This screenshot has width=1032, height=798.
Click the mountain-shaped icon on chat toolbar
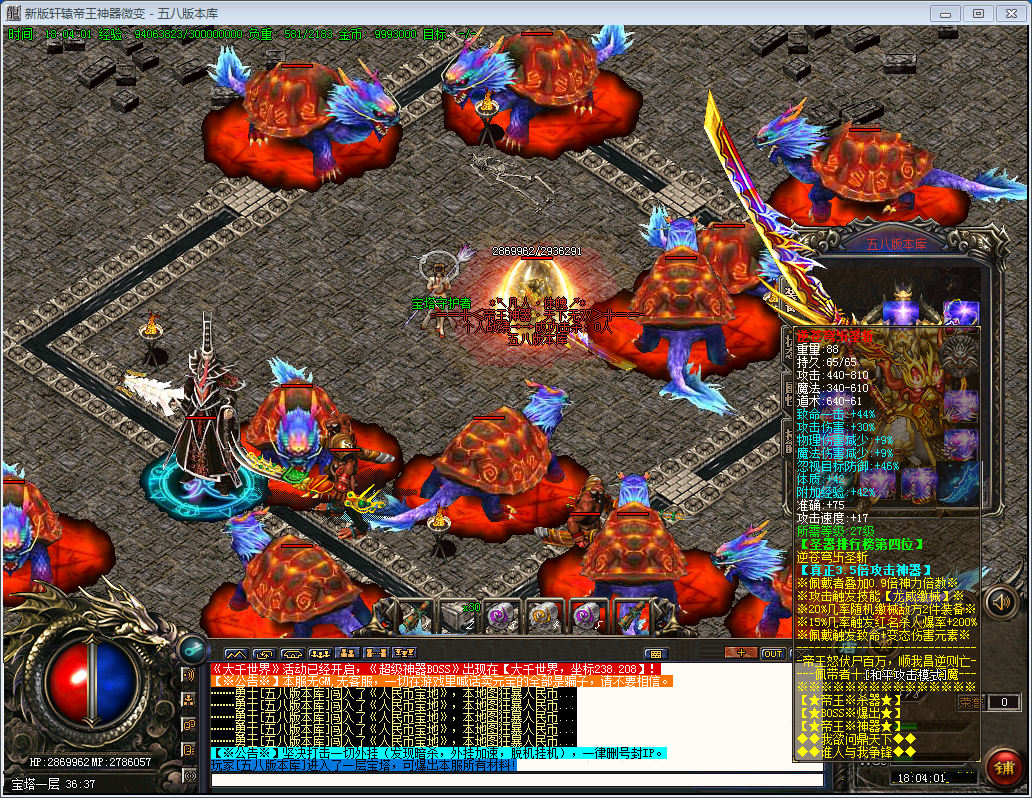pos(236,654)
